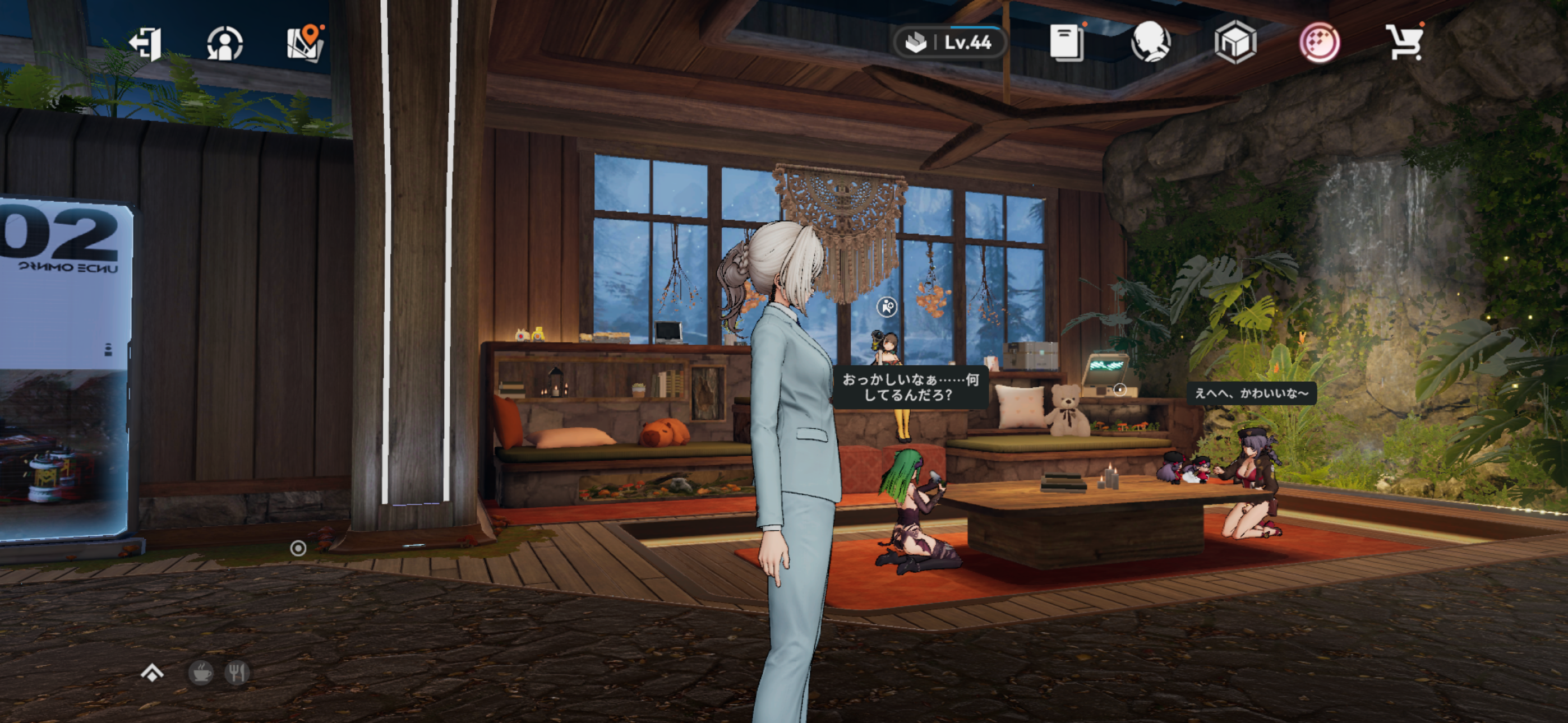Open the hexagonal cube storage icon

point(1235,43)
